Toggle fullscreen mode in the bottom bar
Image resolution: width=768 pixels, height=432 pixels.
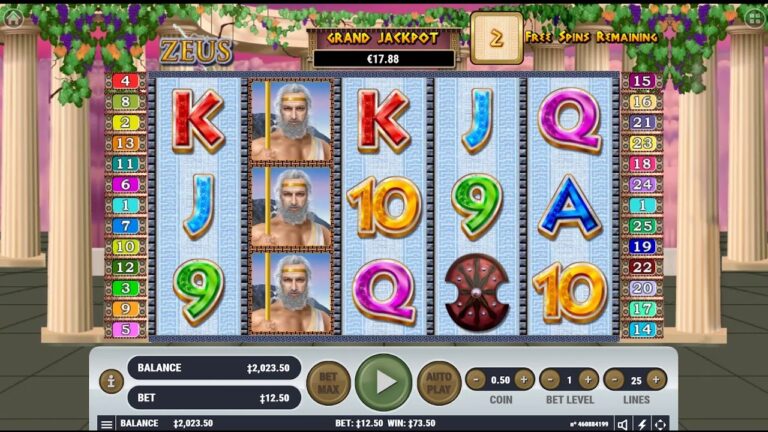tap(661, 424)
